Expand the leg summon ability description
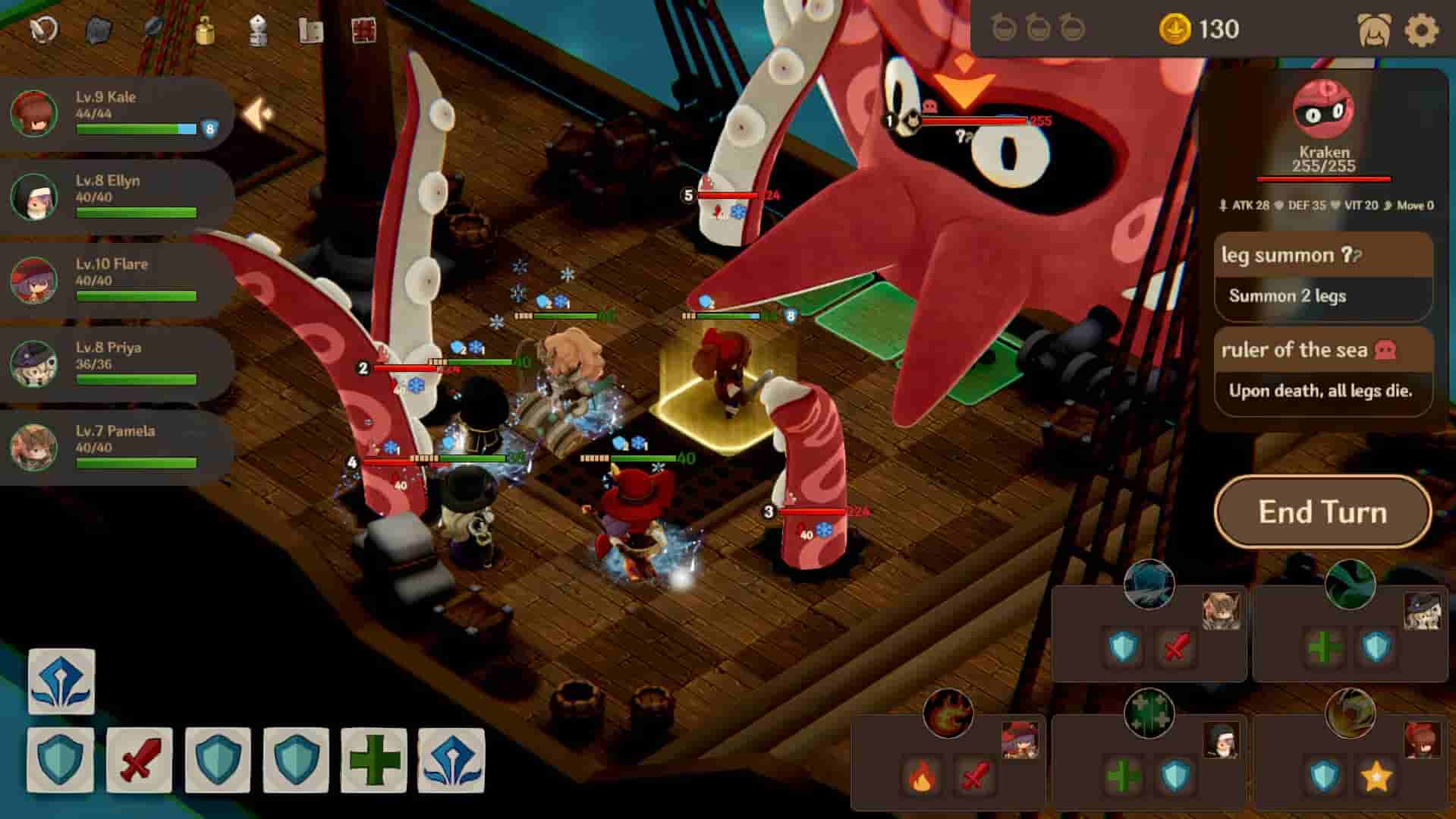1456x819 pixels. point(1322,257)
